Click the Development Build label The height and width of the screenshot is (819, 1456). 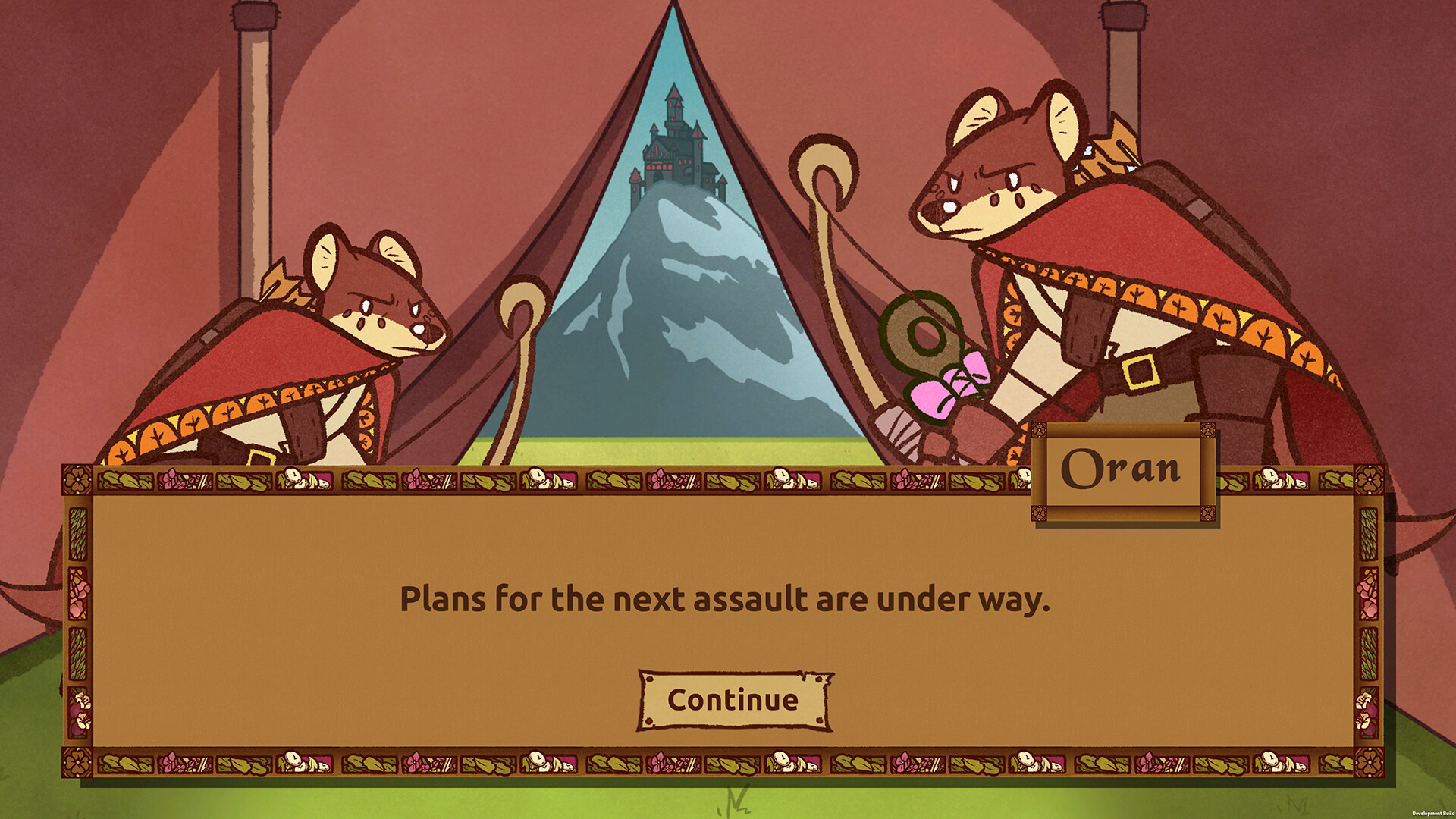pyautogui.click(x=1432, y=812)
